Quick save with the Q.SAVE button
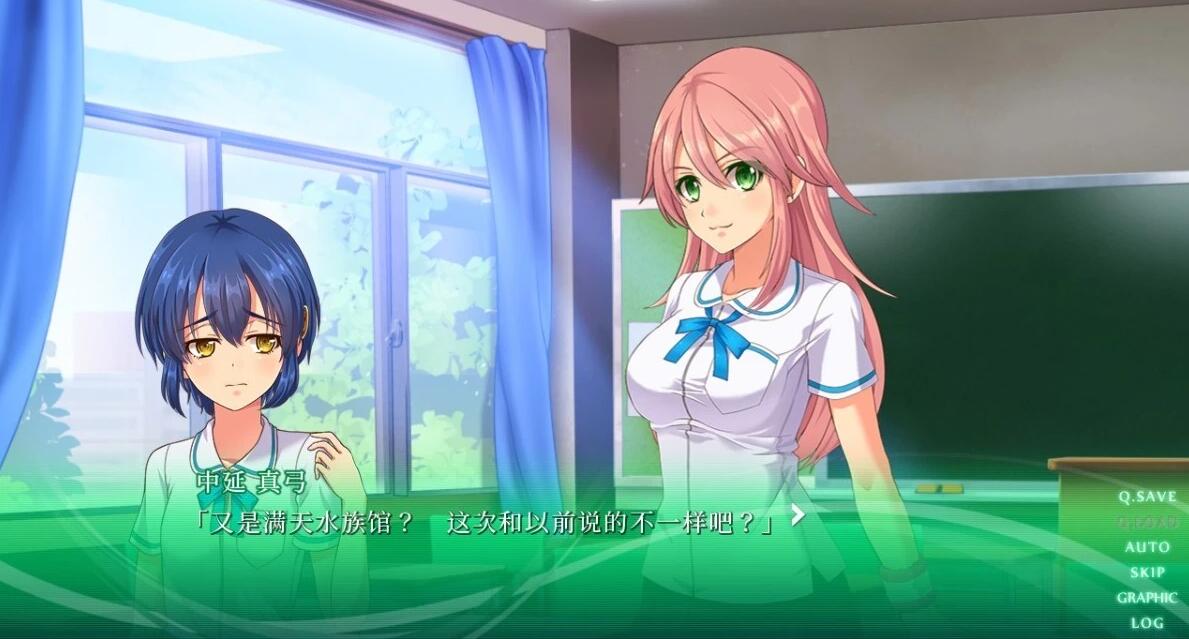The image size is (1189, 639). (x=1147, y=497)
